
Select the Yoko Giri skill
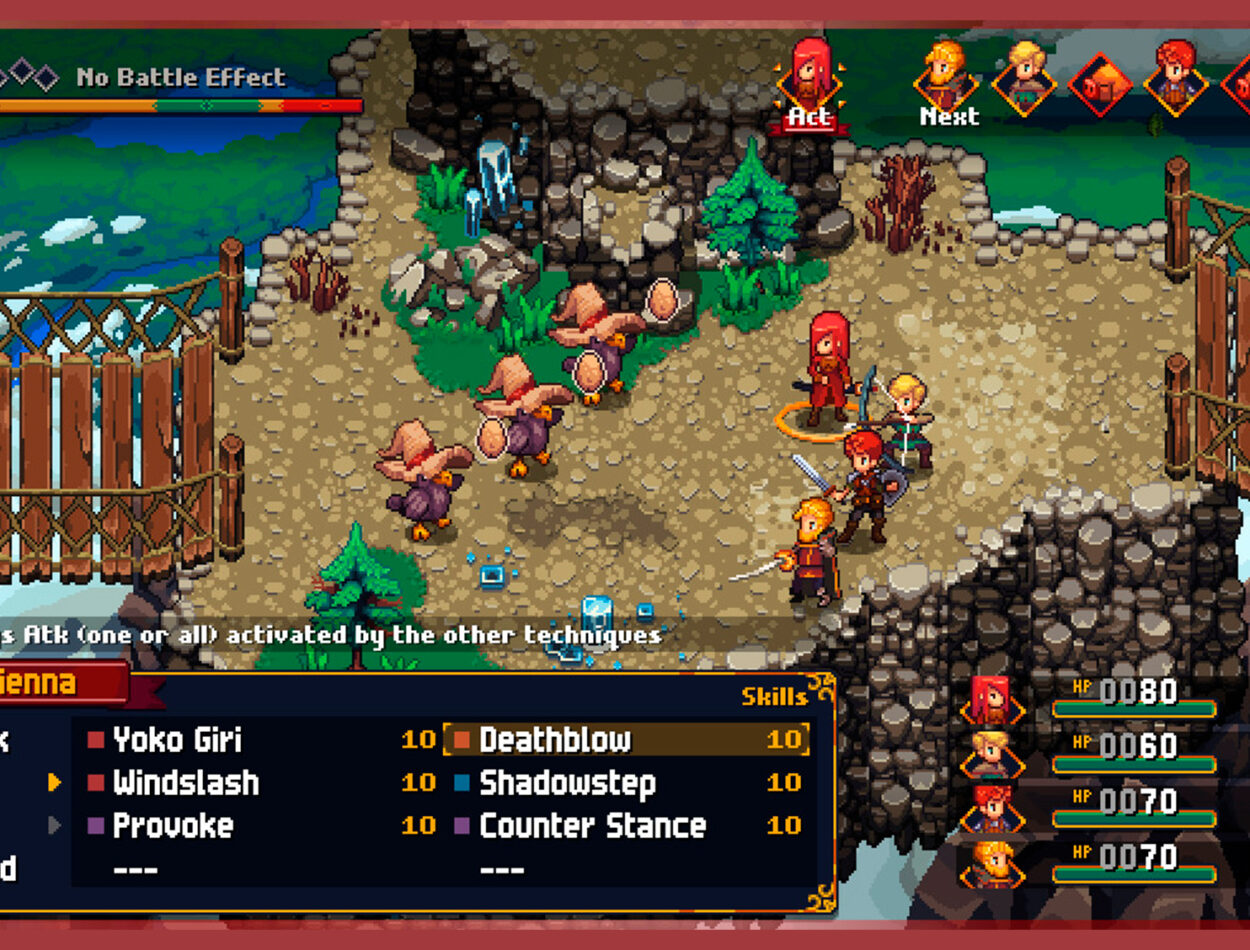click(177, 740)
